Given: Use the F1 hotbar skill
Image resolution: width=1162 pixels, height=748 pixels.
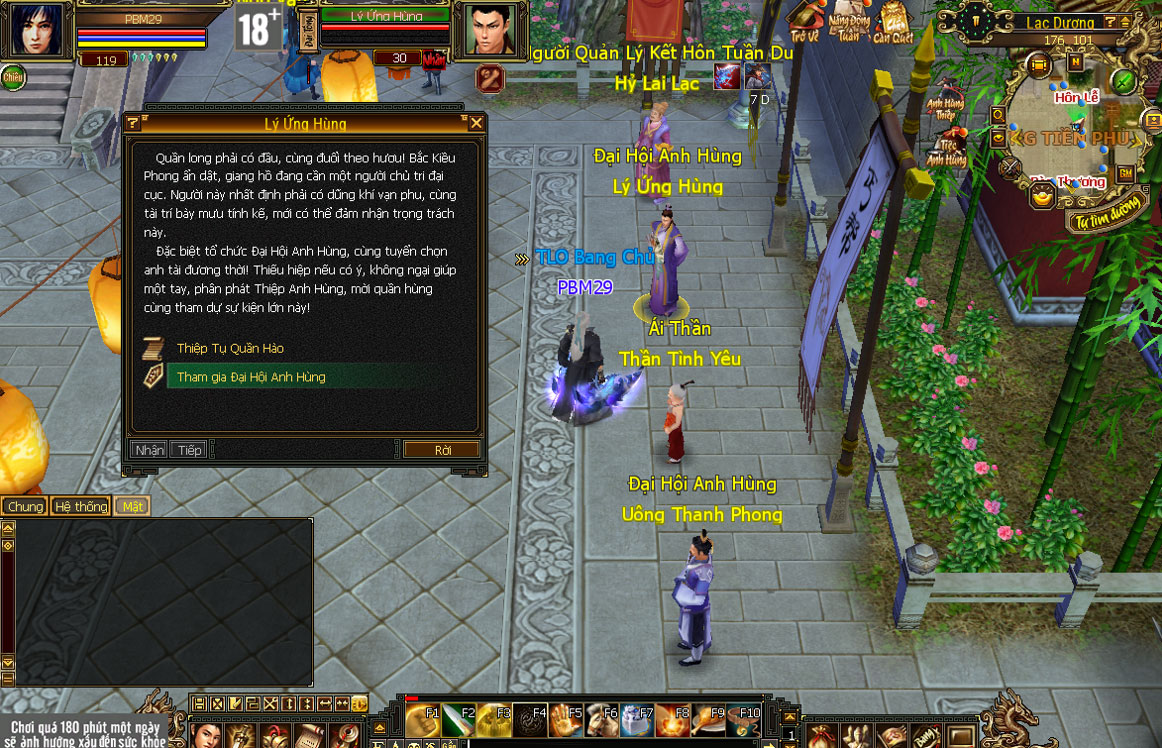Looking at the screenshot, I should [423, 721].
